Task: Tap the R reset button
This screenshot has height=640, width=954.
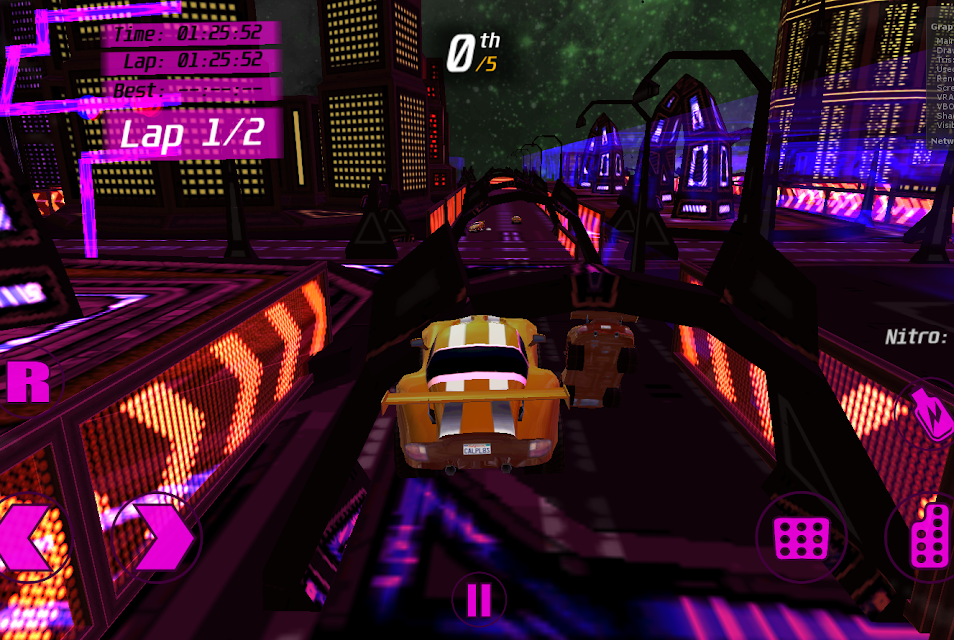Action: (28, 383)
